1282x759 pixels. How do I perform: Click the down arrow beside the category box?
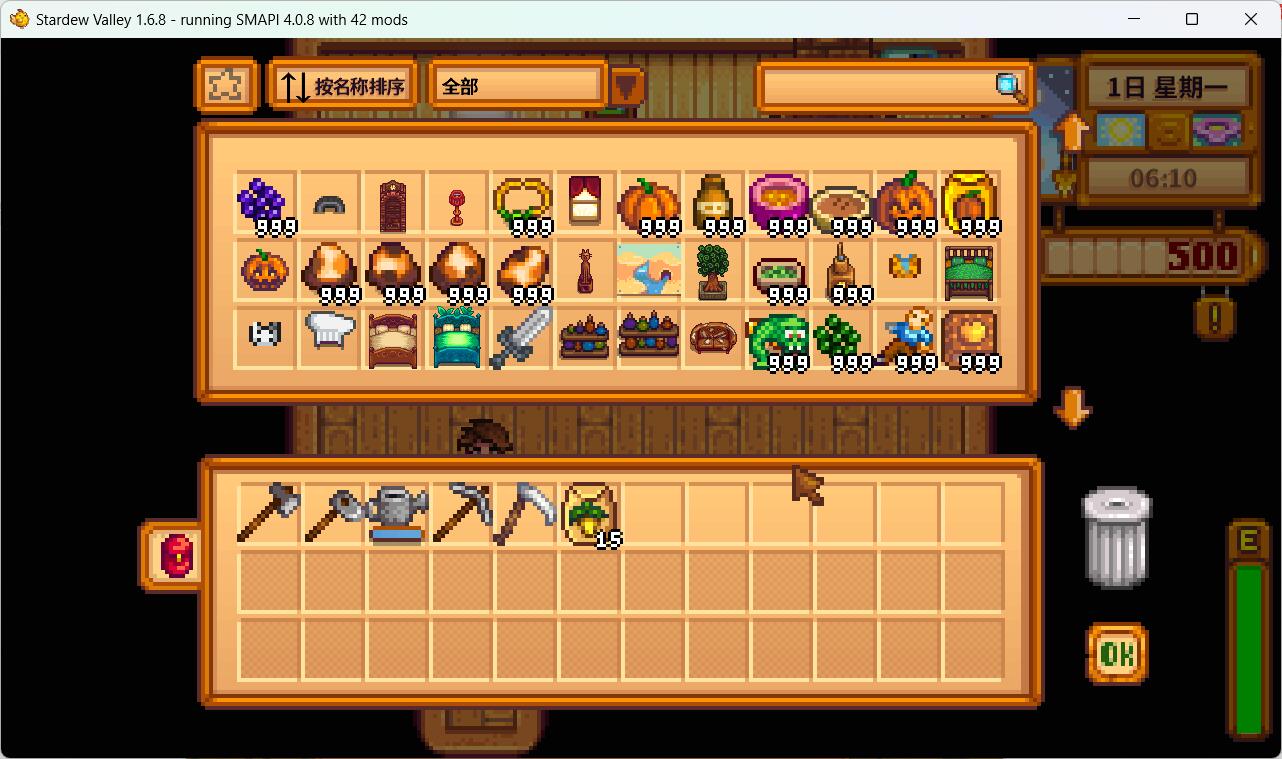tap(627, 88)
